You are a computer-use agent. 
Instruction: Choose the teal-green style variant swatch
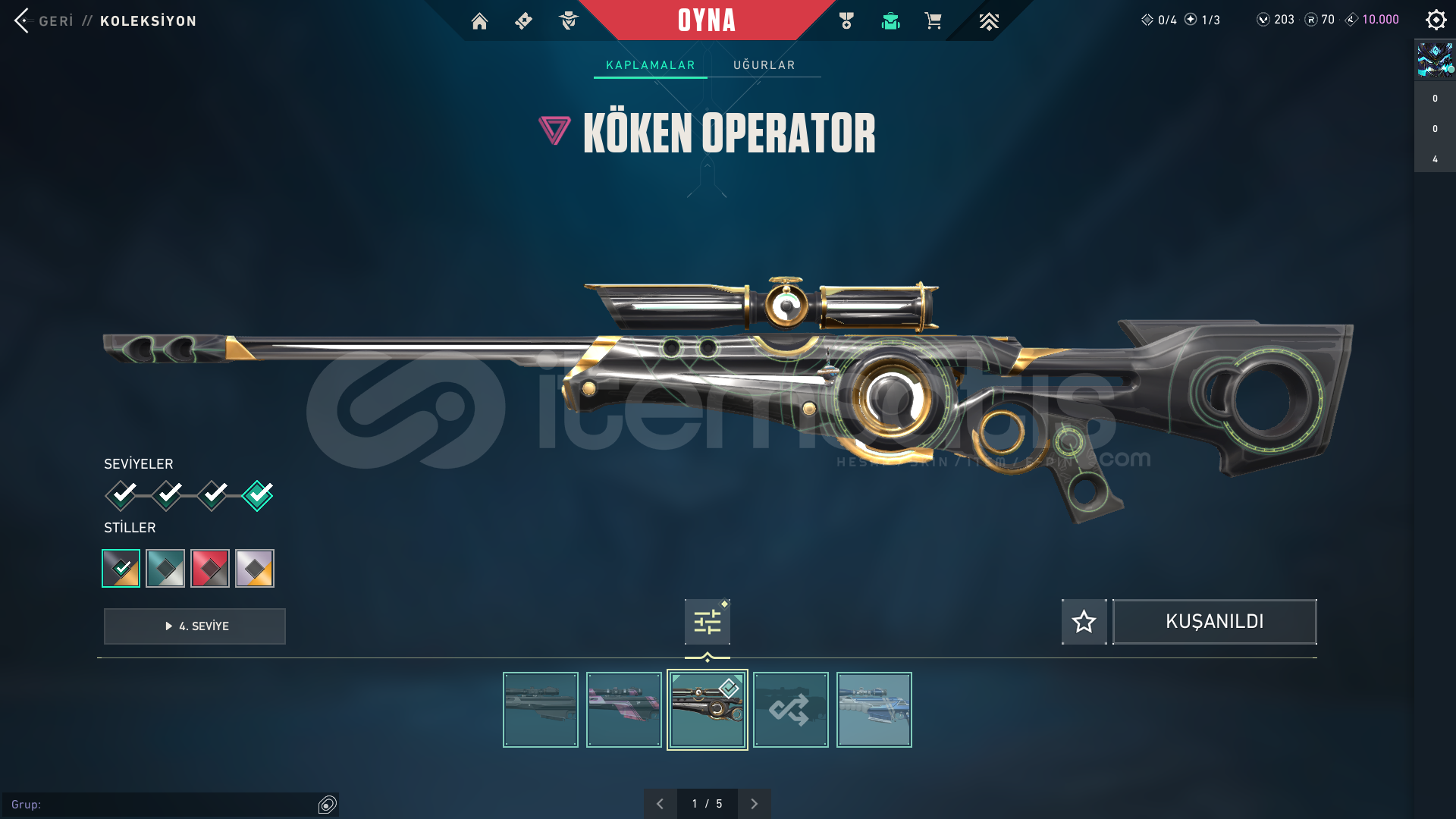[x=165, y=568]
